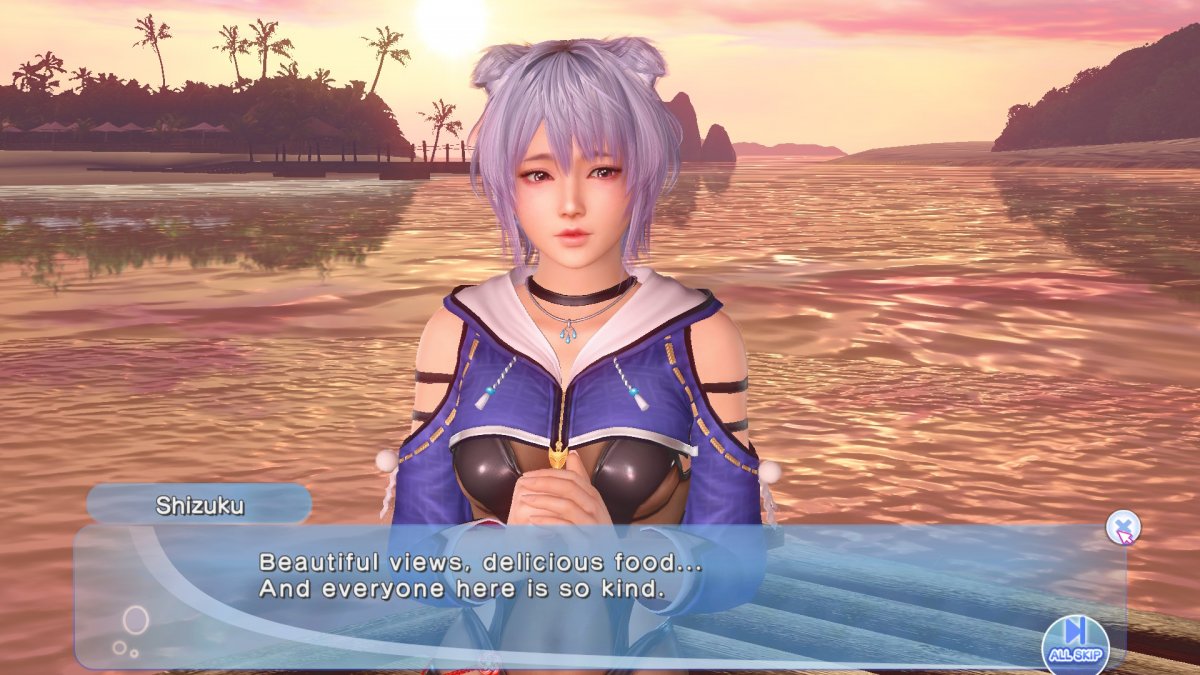This screenshot has width=1200, height=675.
Task: Hide the dialogue box with the X button
Action: click(1123, 526)
